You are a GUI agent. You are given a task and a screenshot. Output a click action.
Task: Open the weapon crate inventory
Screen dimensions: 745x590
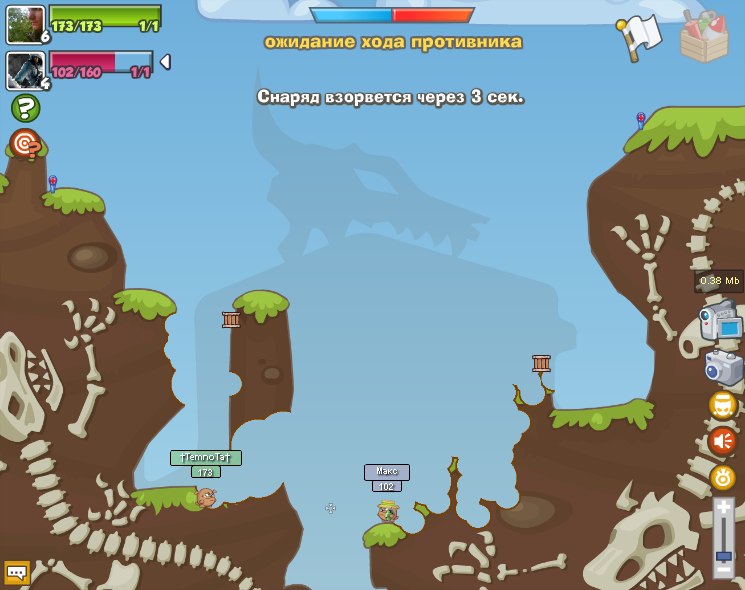pyautogui.click(x=704, y=38)
